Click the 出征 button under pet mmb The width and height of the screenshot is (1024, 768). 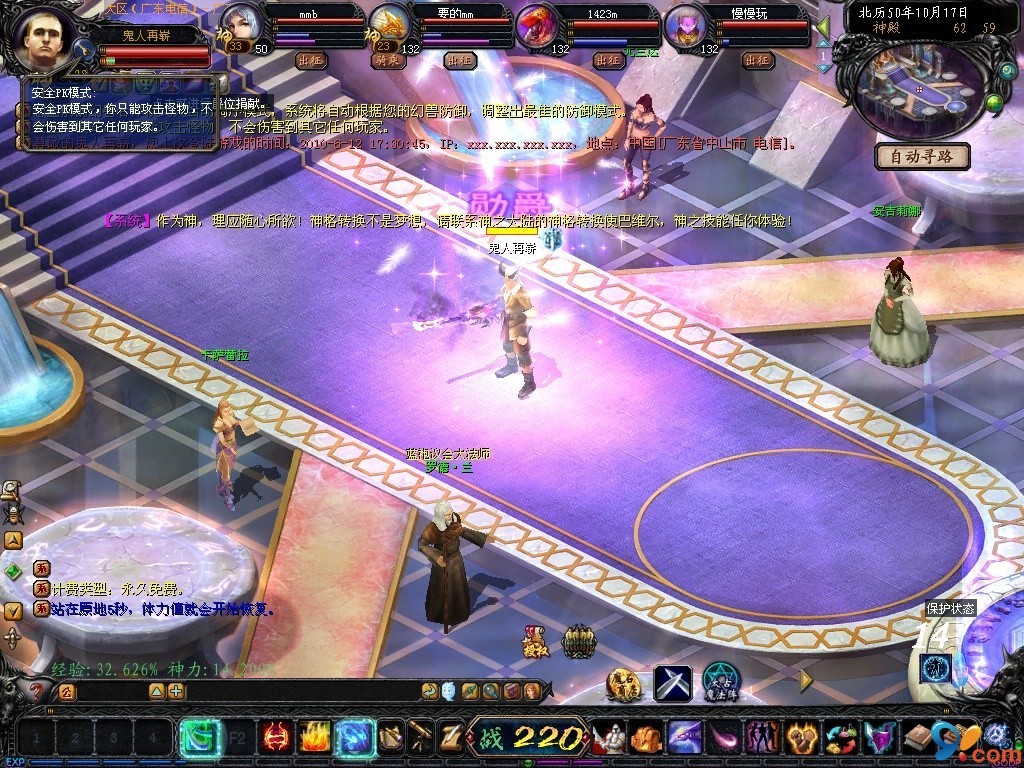tap(312, 60)
